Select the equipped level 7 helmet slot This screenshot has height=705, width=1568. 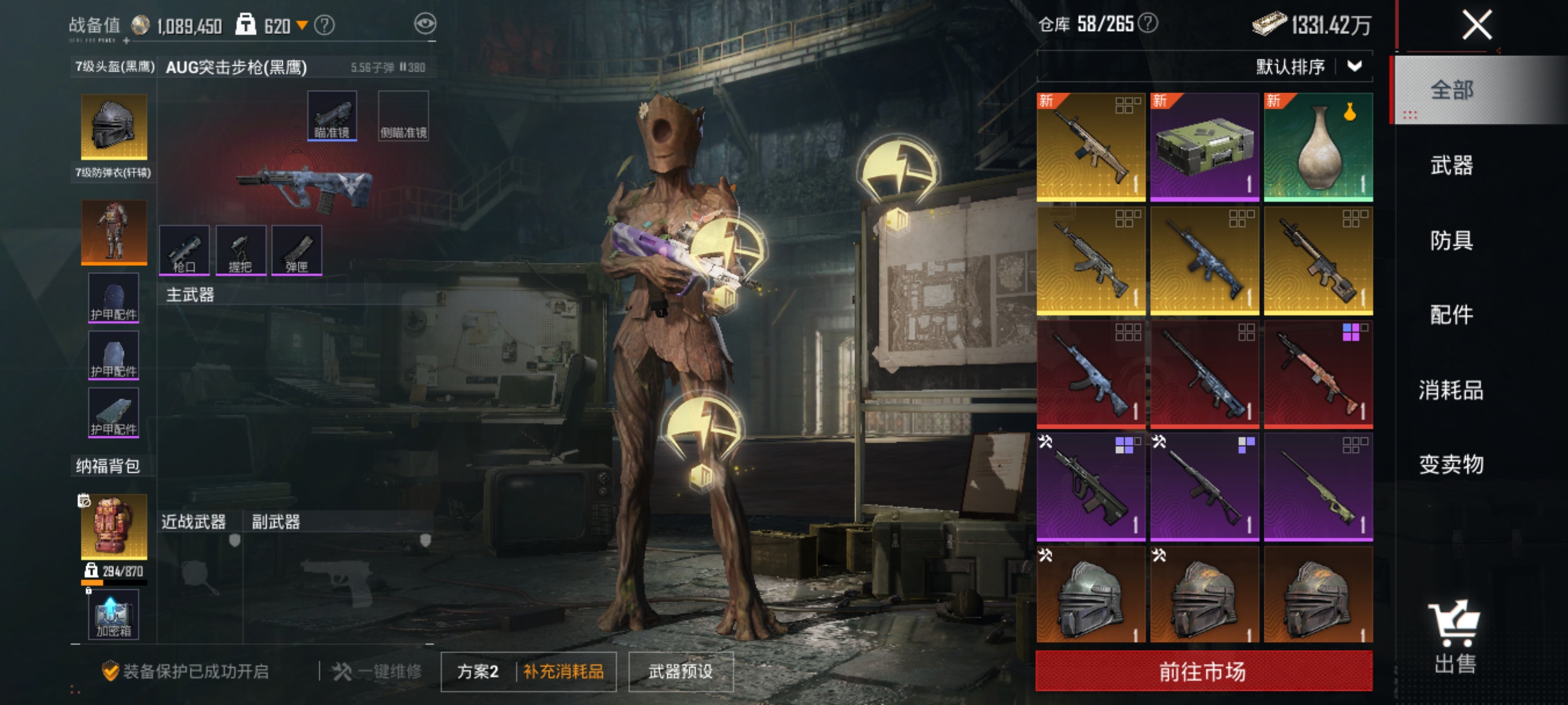click(114, 127)
